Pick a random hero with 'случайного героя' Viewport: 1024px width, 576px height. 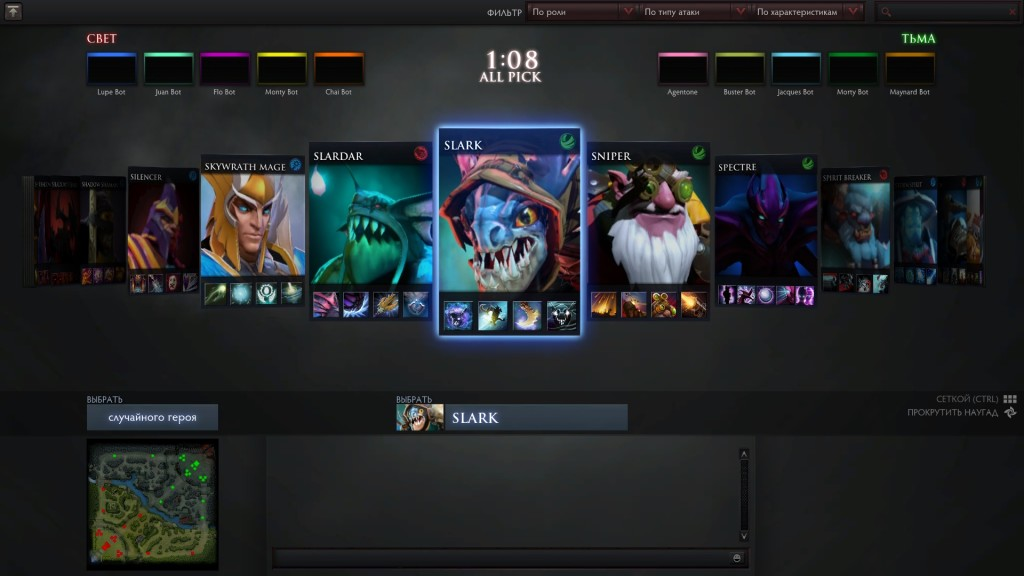[152, 417]
